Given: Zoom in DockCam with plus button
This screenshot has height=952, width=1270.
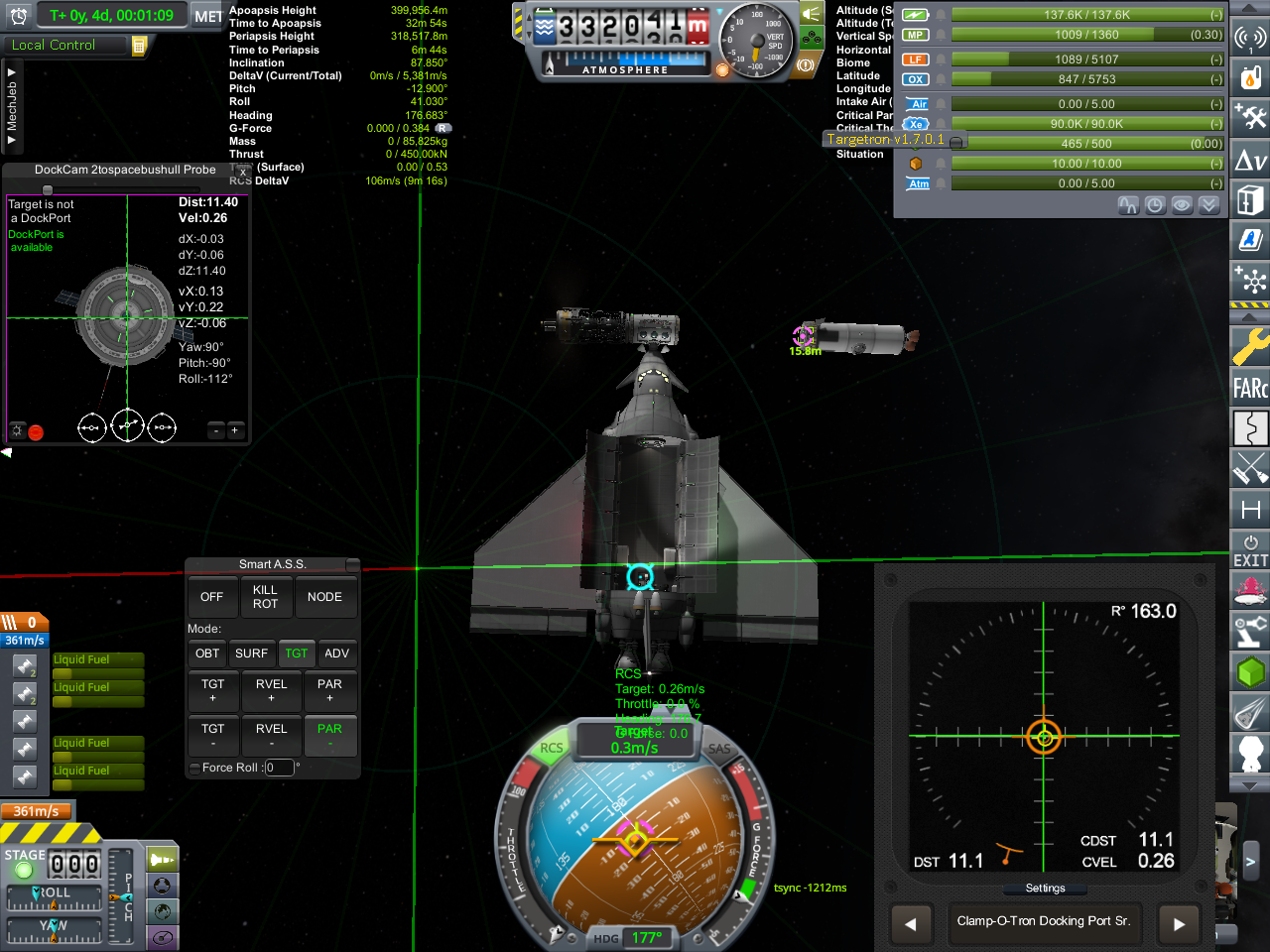Looking at the screenshot, I should (x=234, y=430).
